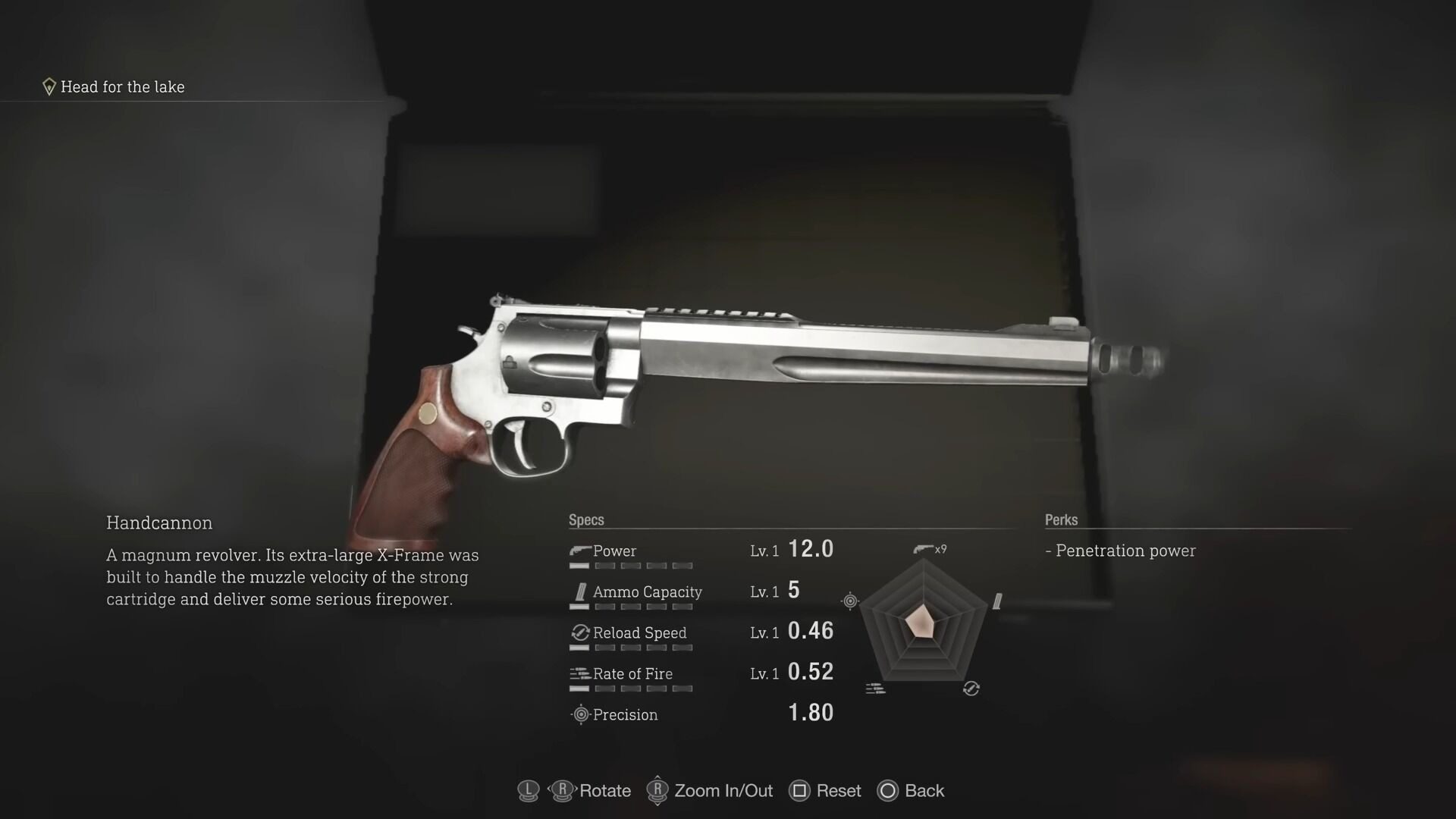The height and width of the screenshot is (819, 1456).
Task: Click the pentagon stats radar chart
Action: pyautogui.click(x=924, y=623)
